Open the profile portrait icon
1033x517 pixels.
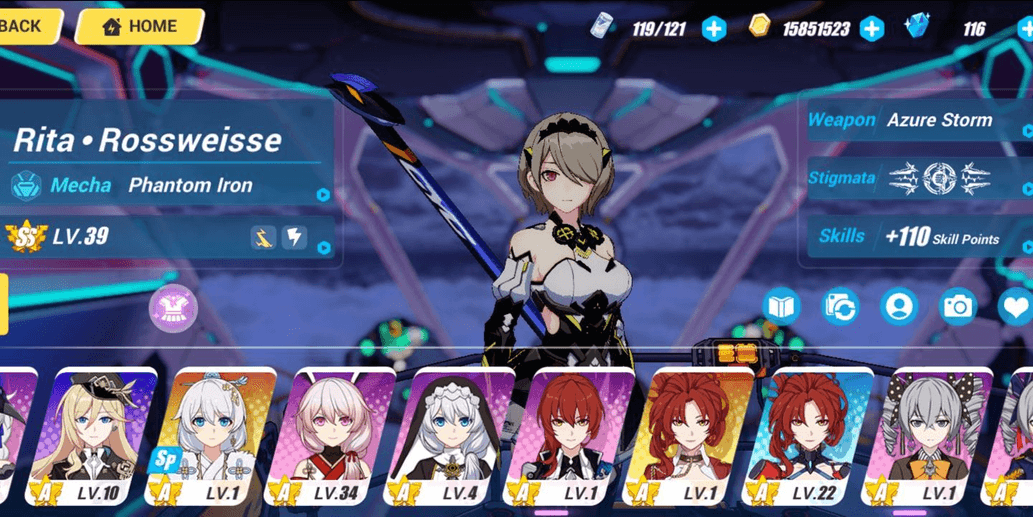(x=899, y=307)
